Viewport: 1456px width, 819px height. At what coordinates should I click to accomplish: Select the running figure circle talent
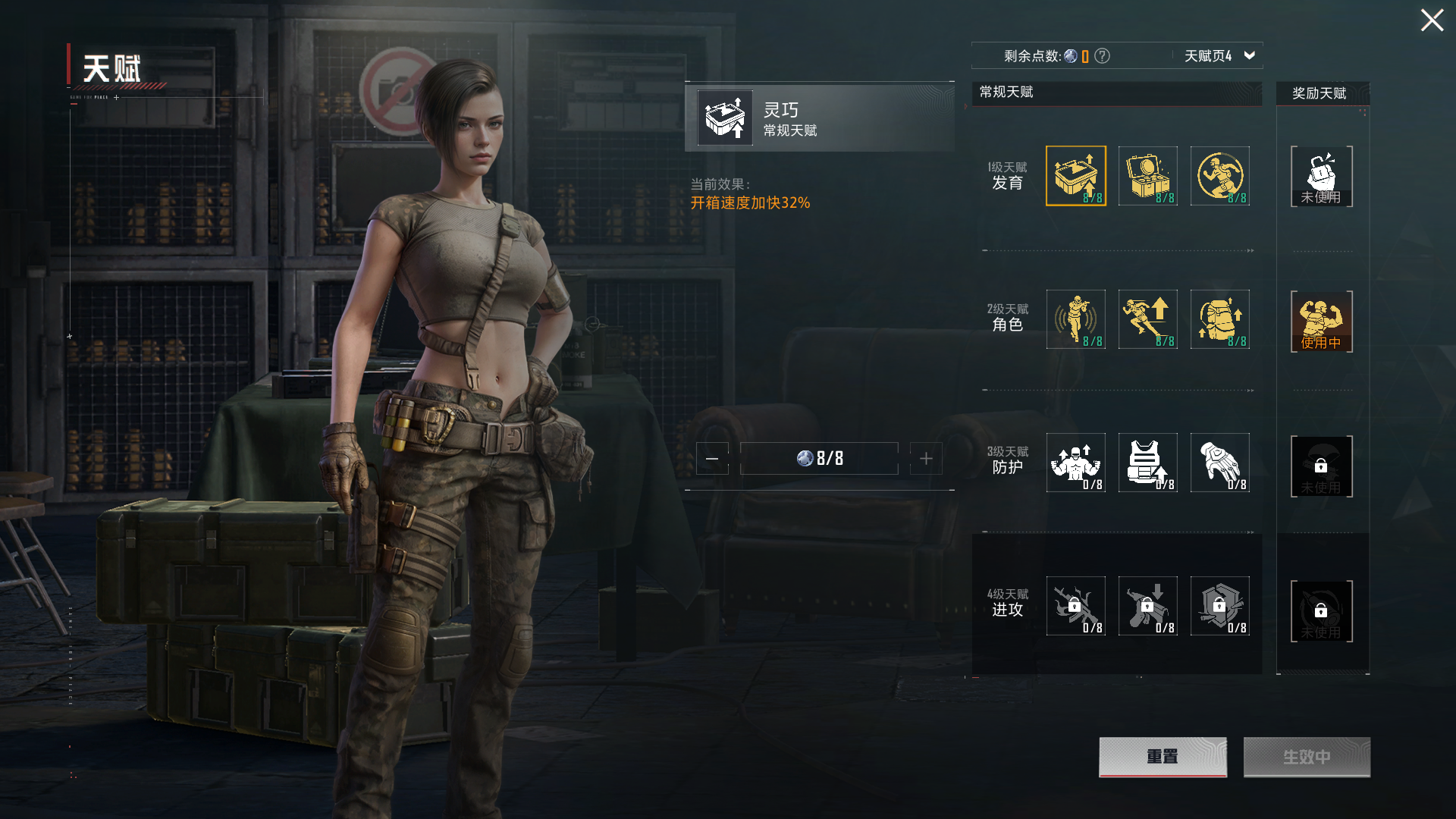pos(1219,176)
